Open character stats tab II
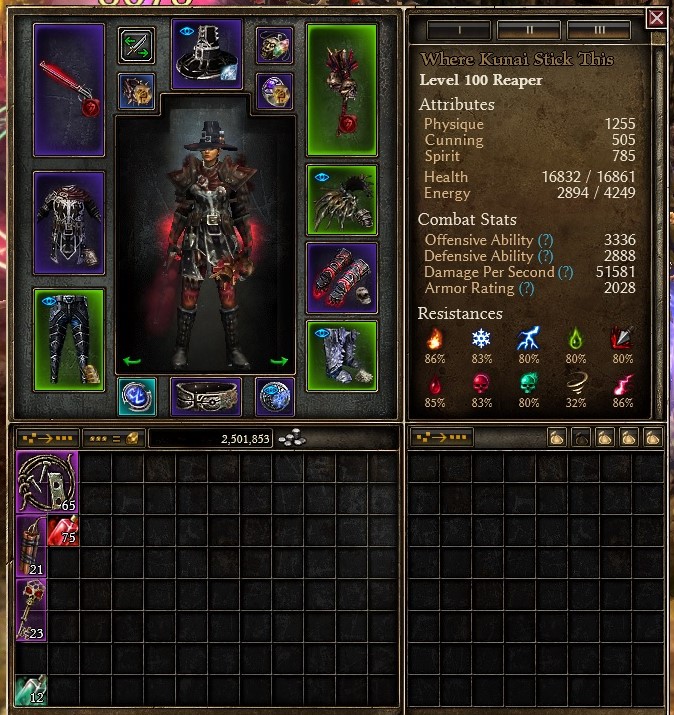 (528, 29)
